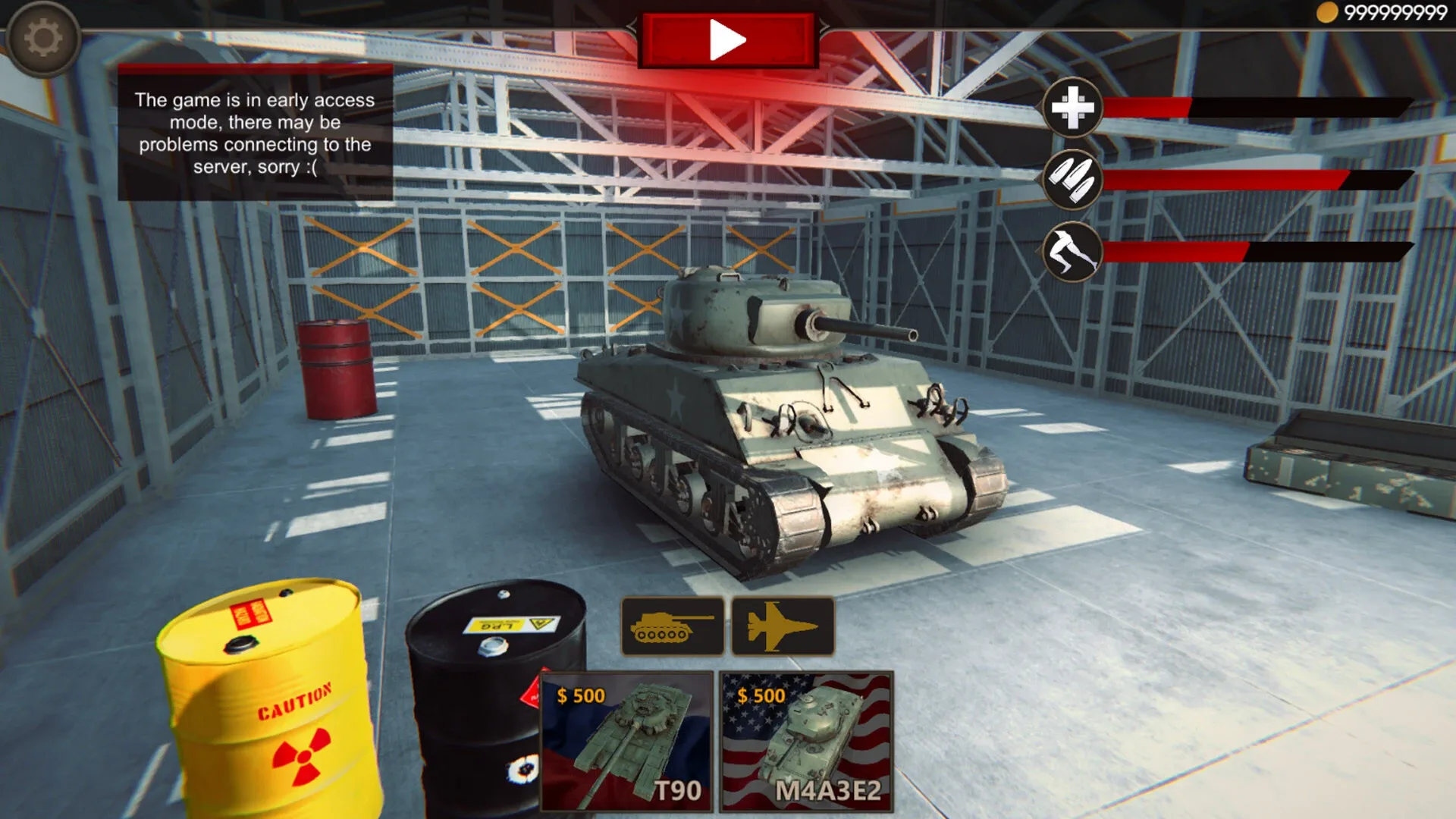1456x819 pixels.
Task: Dismiss the early access warning message
Action: click(254, 133)
